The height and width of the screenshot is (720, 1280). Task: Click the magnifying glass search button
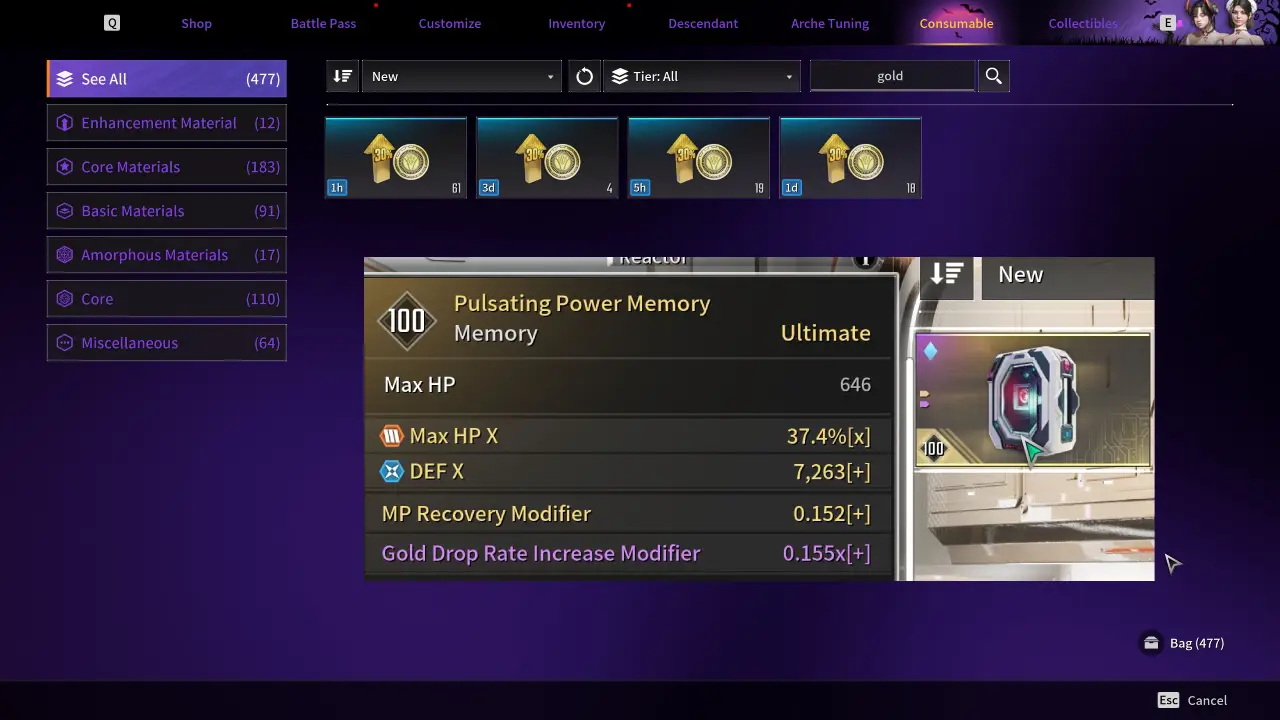(x=994, y=76)
